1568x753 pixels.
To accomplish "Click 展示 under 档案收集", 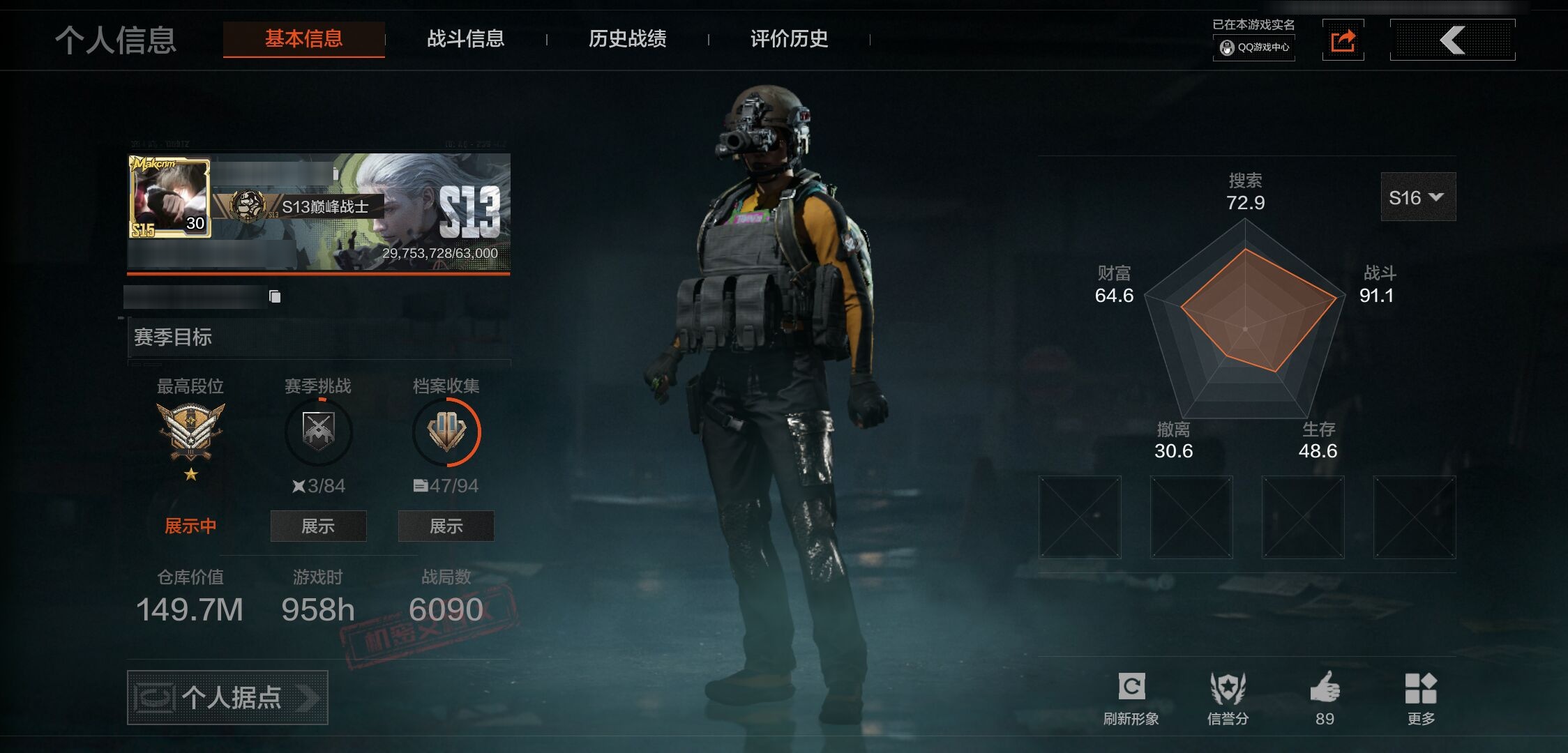I will click(446, 526).
